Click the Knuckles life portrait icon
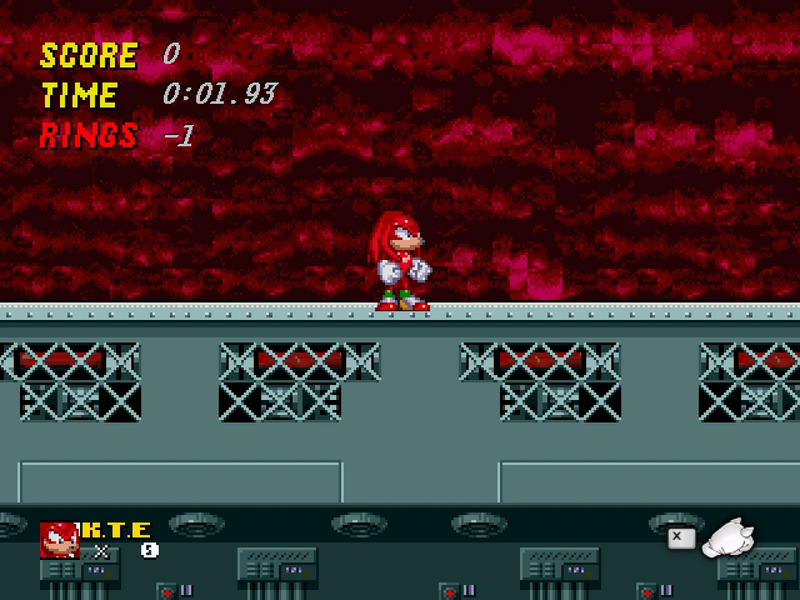Viewport: 800px width, 600px height. 59,540
